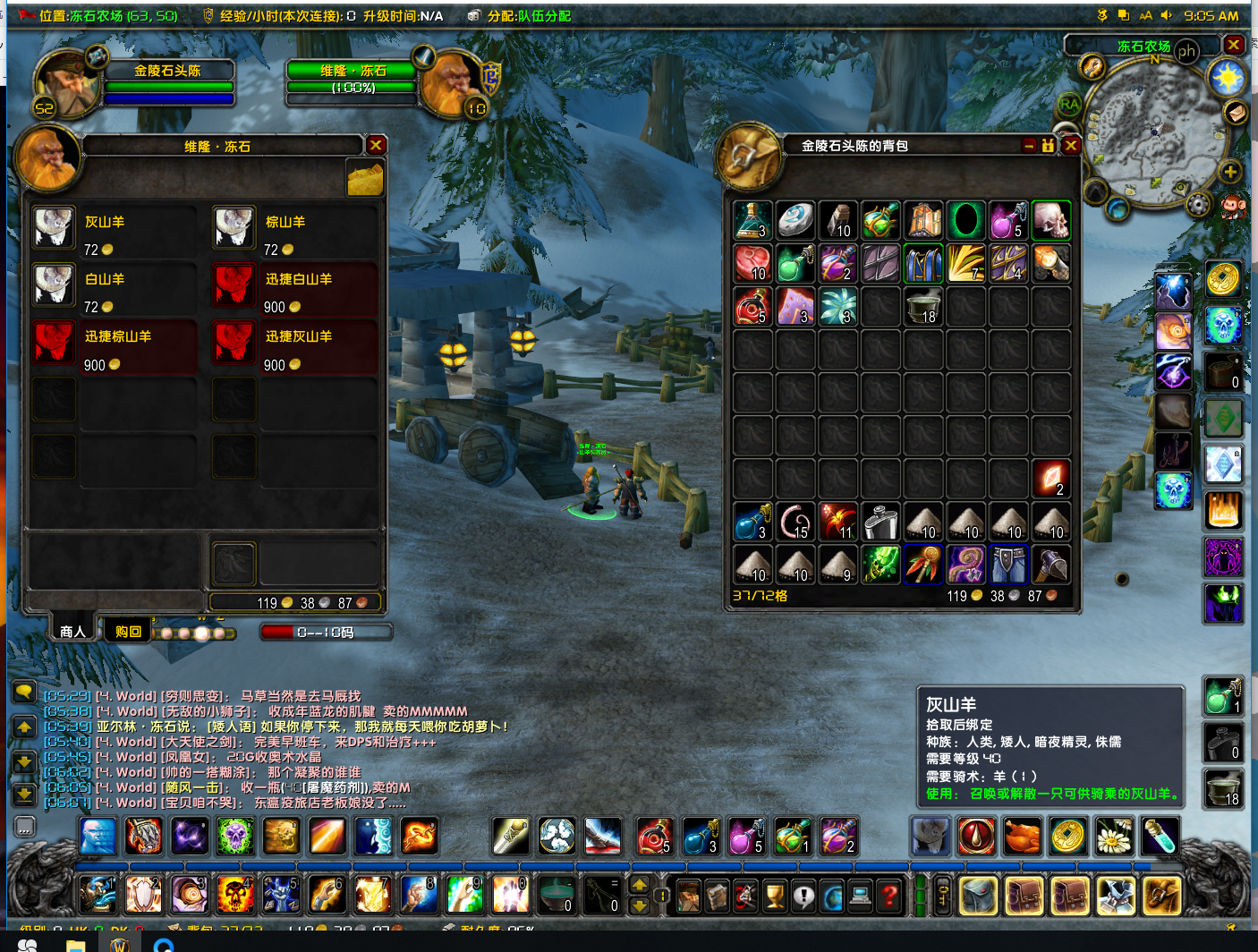Screen dimensions: 1258x952
Task: Open the 商人 merchant tab
Action: point(72,631)
